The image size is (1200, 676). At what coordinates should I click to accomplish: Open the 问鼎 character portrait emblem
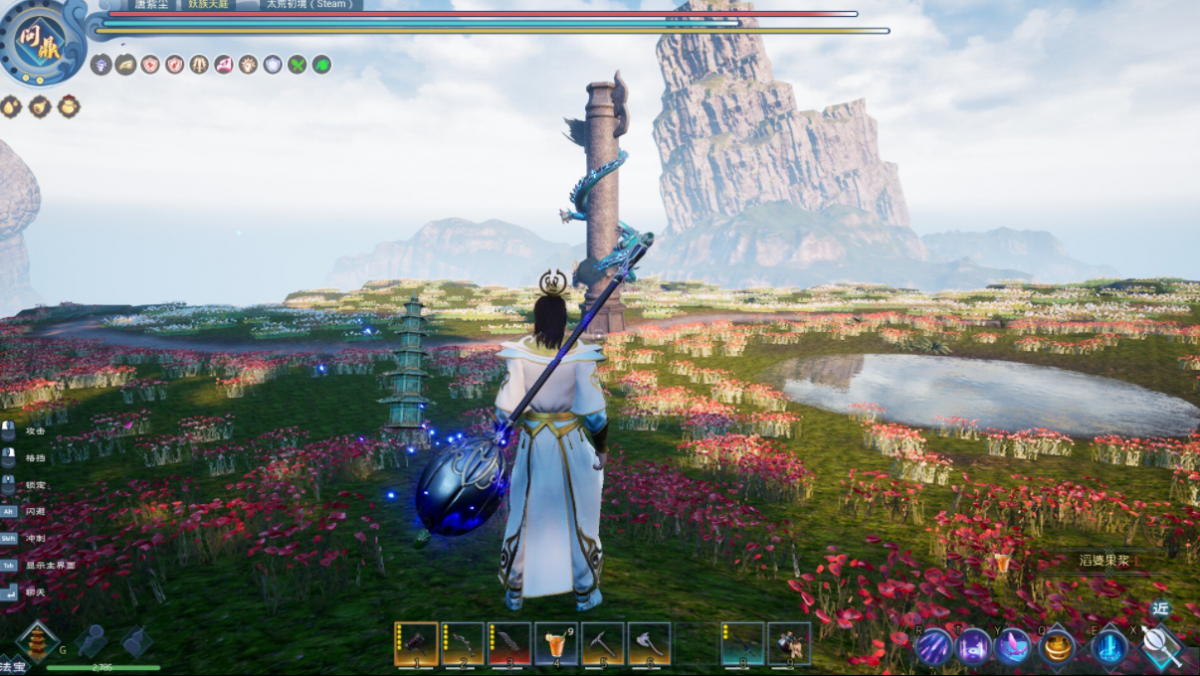point(42,42)
